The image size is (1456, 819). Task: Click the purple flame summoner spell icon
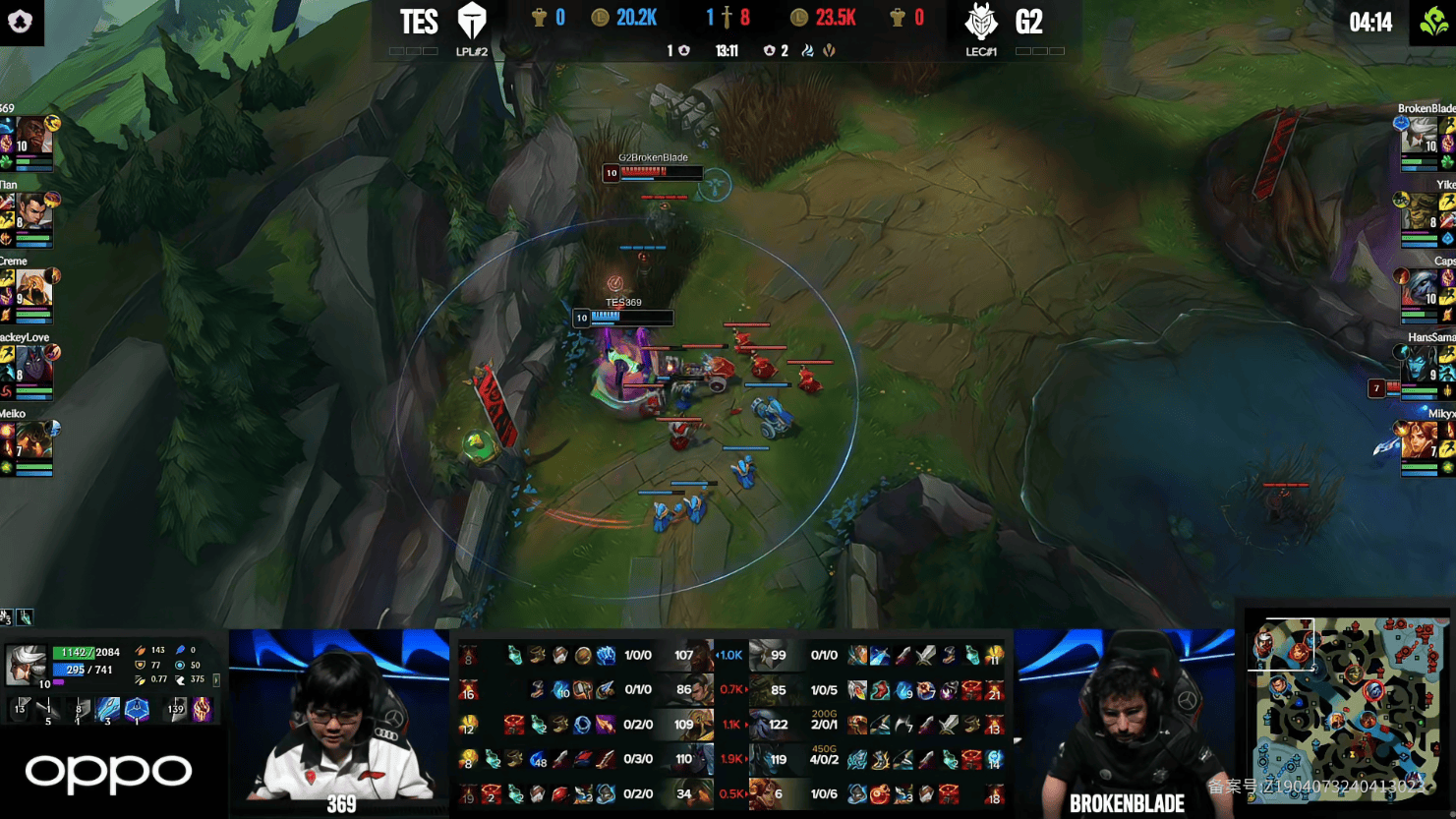tap(202, 709)
